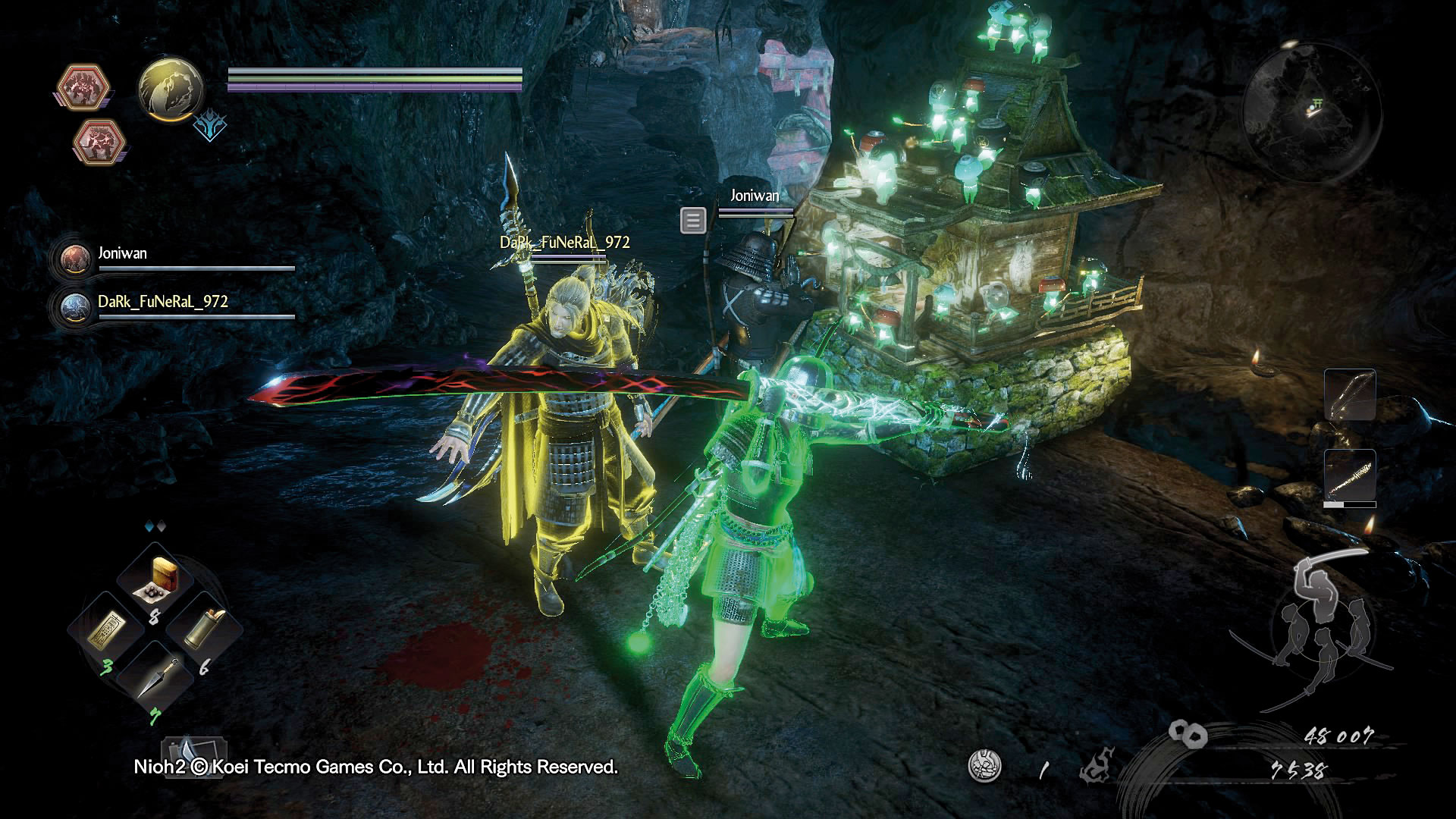The width and height of the screenshot is (1456, 819).
Task: Select the glowing sword weapon slot
Action: coord(1350,477)
